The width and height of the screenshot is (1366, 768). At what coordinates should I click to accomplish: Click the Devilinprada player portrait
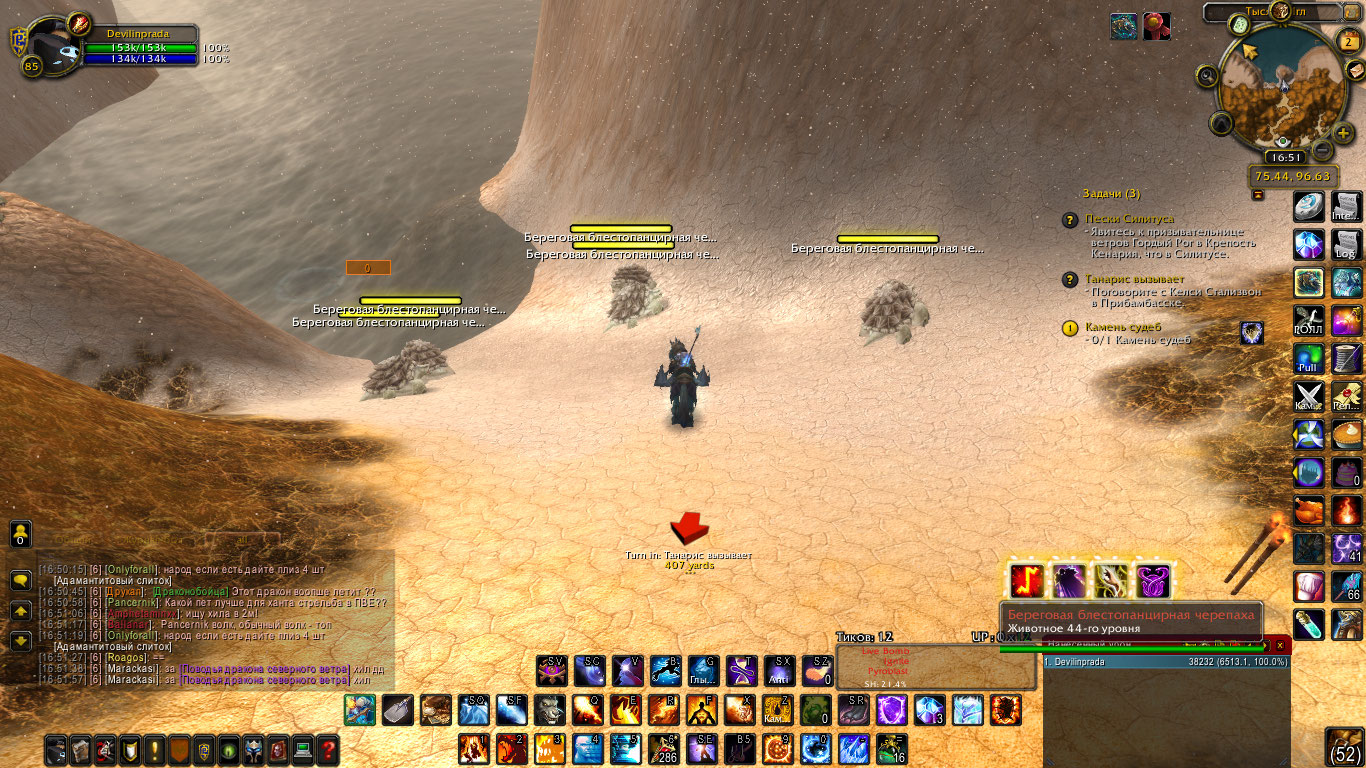(x=51, y=47)
